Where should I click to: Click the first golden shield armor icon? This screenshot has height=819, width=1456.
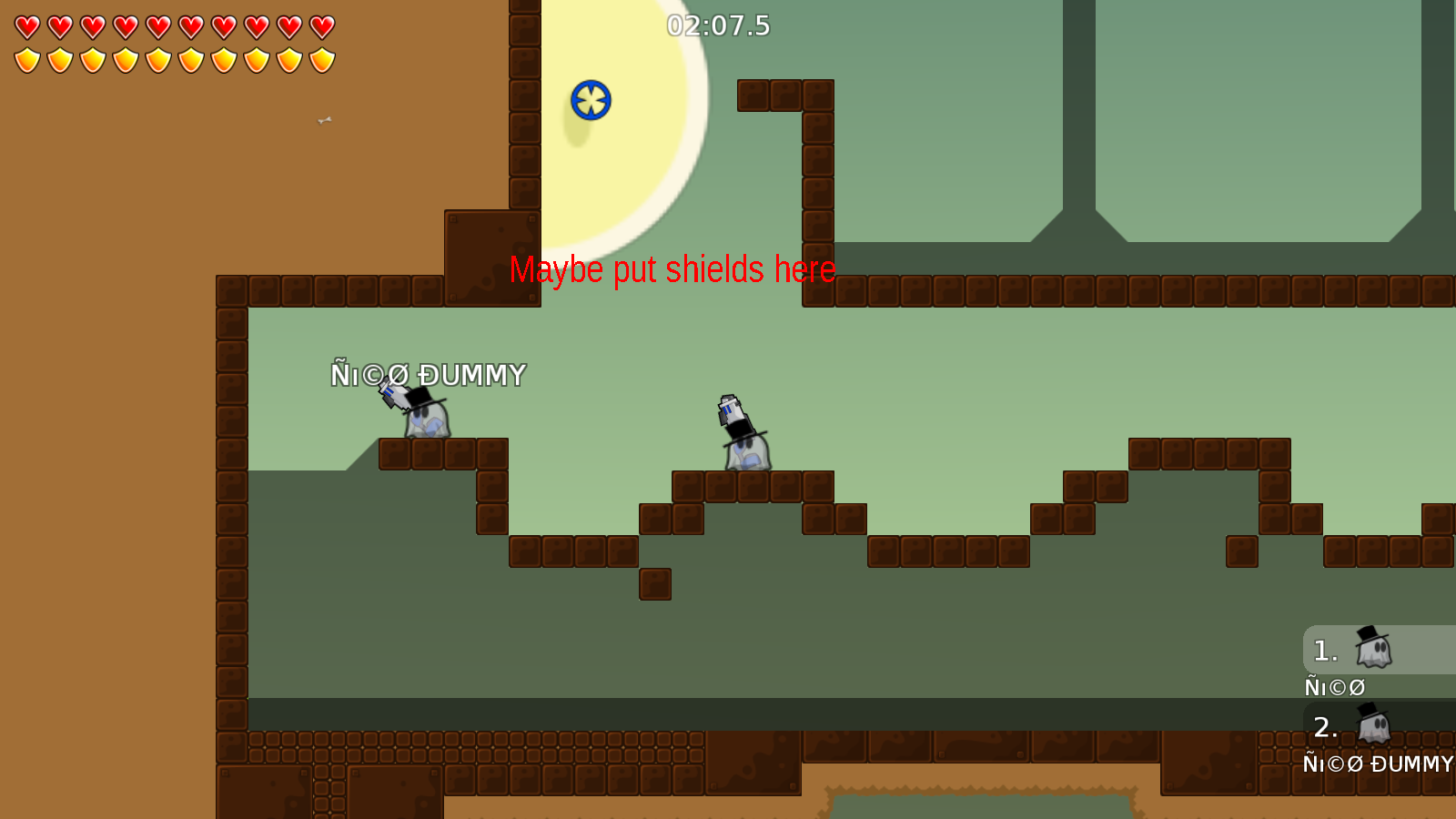25,60
